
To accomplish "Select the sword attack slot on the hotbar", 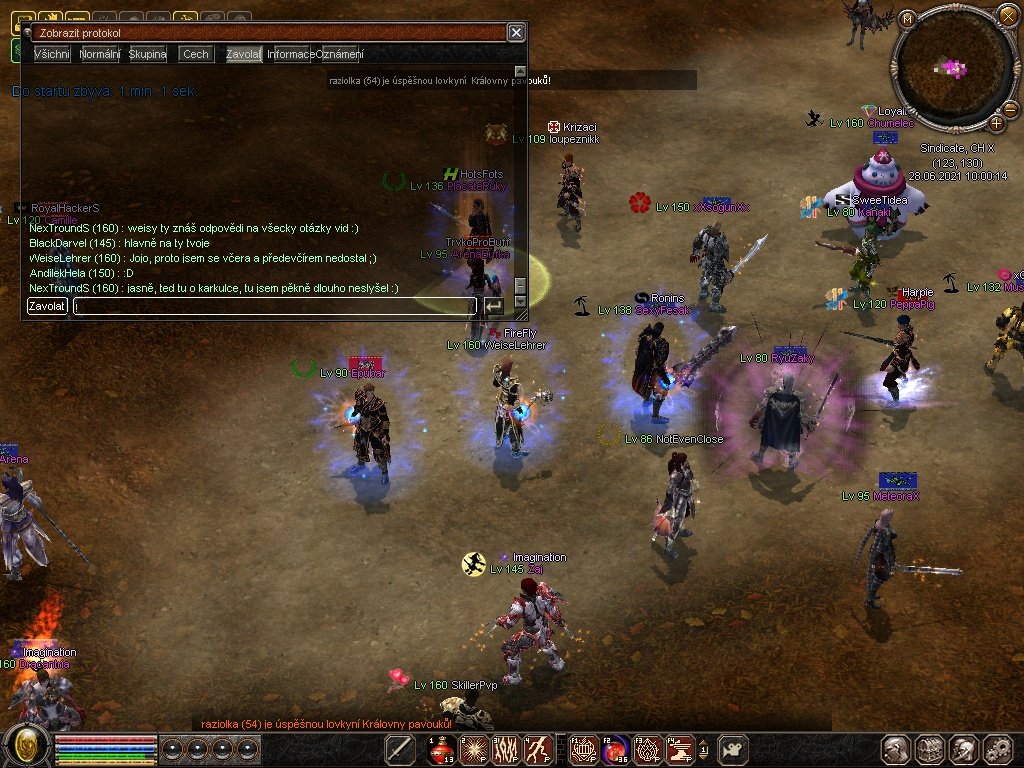I will coord(400,749).
